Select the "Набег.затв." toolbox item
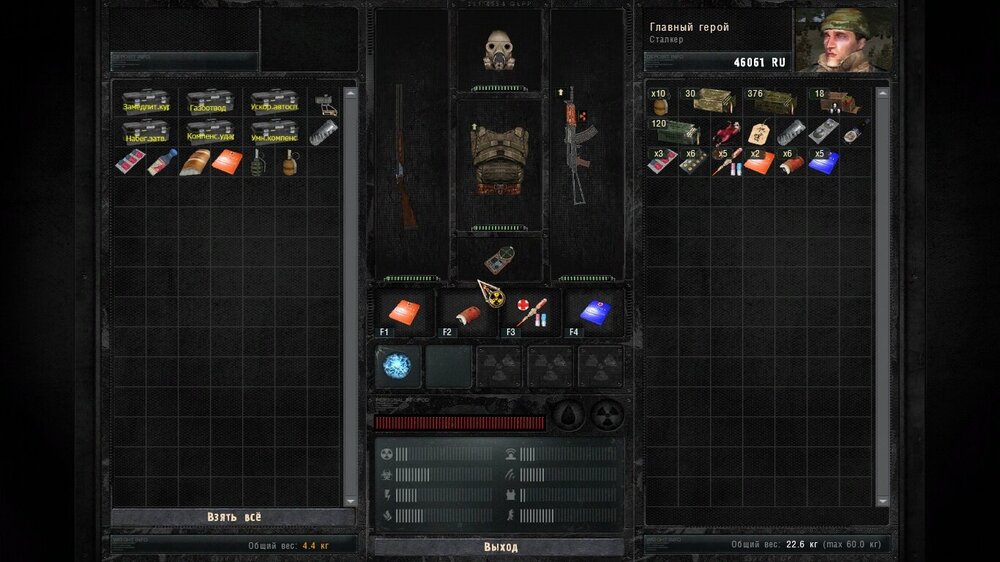1000x562 pixels. pyautogui.click(x=145, y=132)
